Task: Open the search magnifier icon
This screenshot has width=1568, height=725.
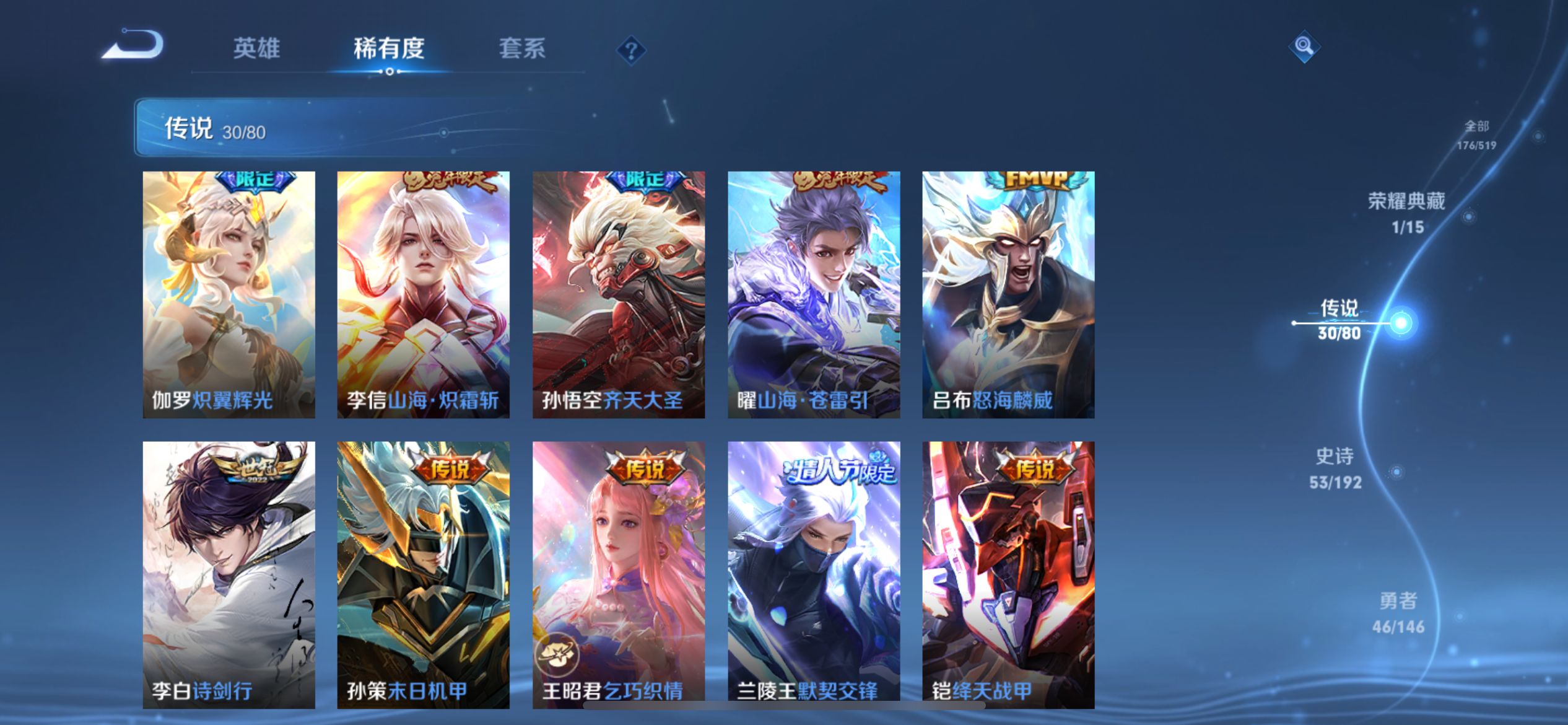Action: (1304, 46)
